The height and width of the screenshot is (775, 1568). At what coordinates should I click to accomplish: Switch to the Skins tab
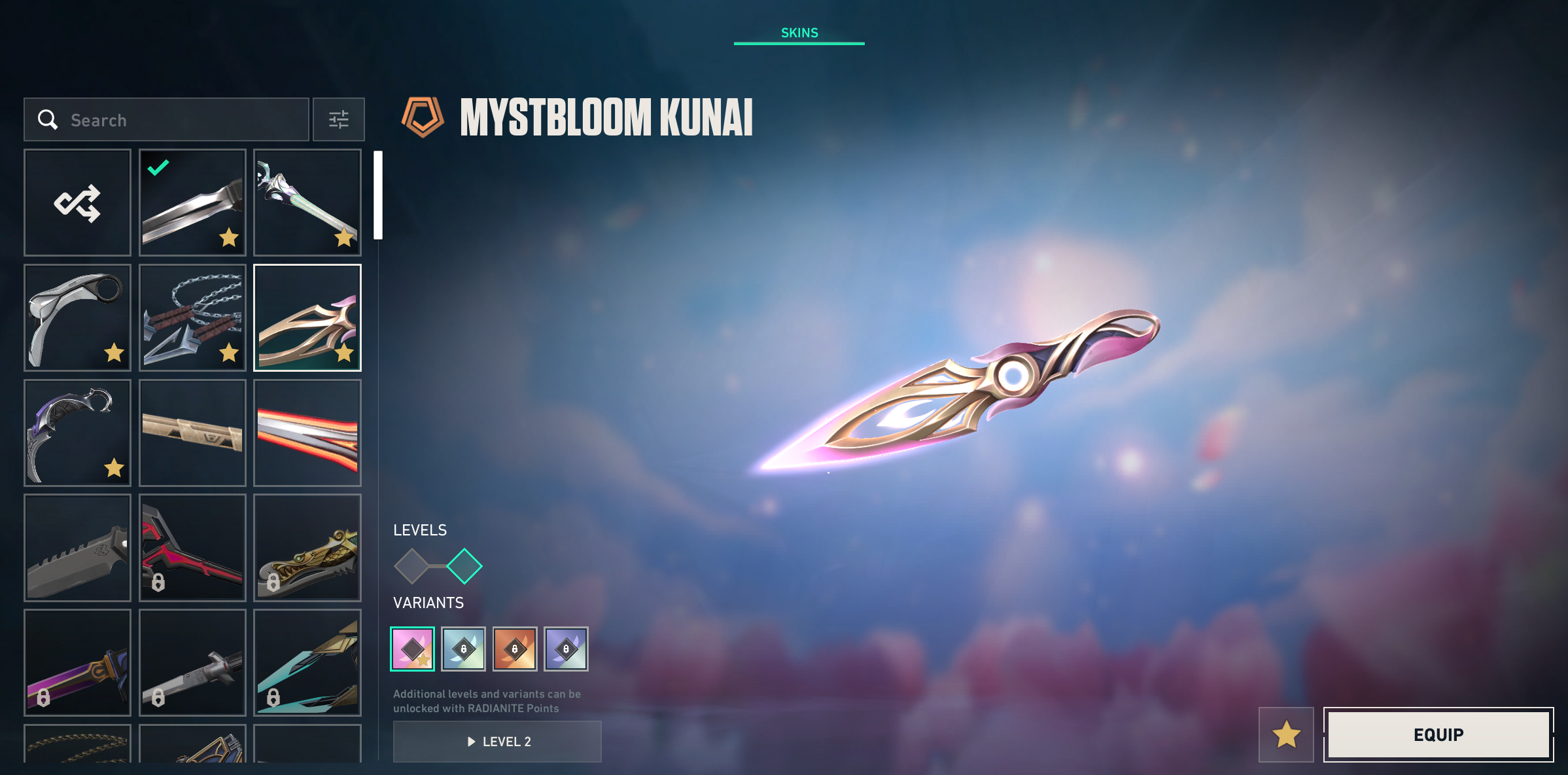[799, 33]
